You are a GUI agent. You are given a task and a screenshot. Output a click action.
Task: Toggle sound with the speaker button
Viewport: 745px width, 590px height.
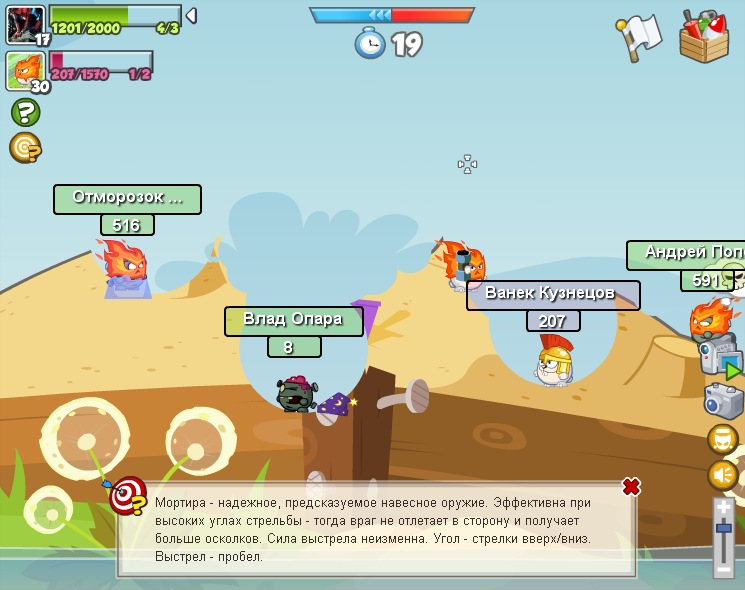coord(722,474)
